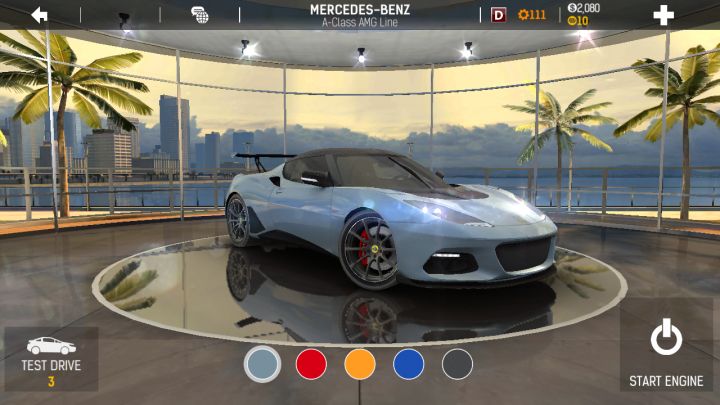The height and width of the screenshot is (405, 720).
Task: Select the dark gray paint color
Action: [x=457, y=363]
